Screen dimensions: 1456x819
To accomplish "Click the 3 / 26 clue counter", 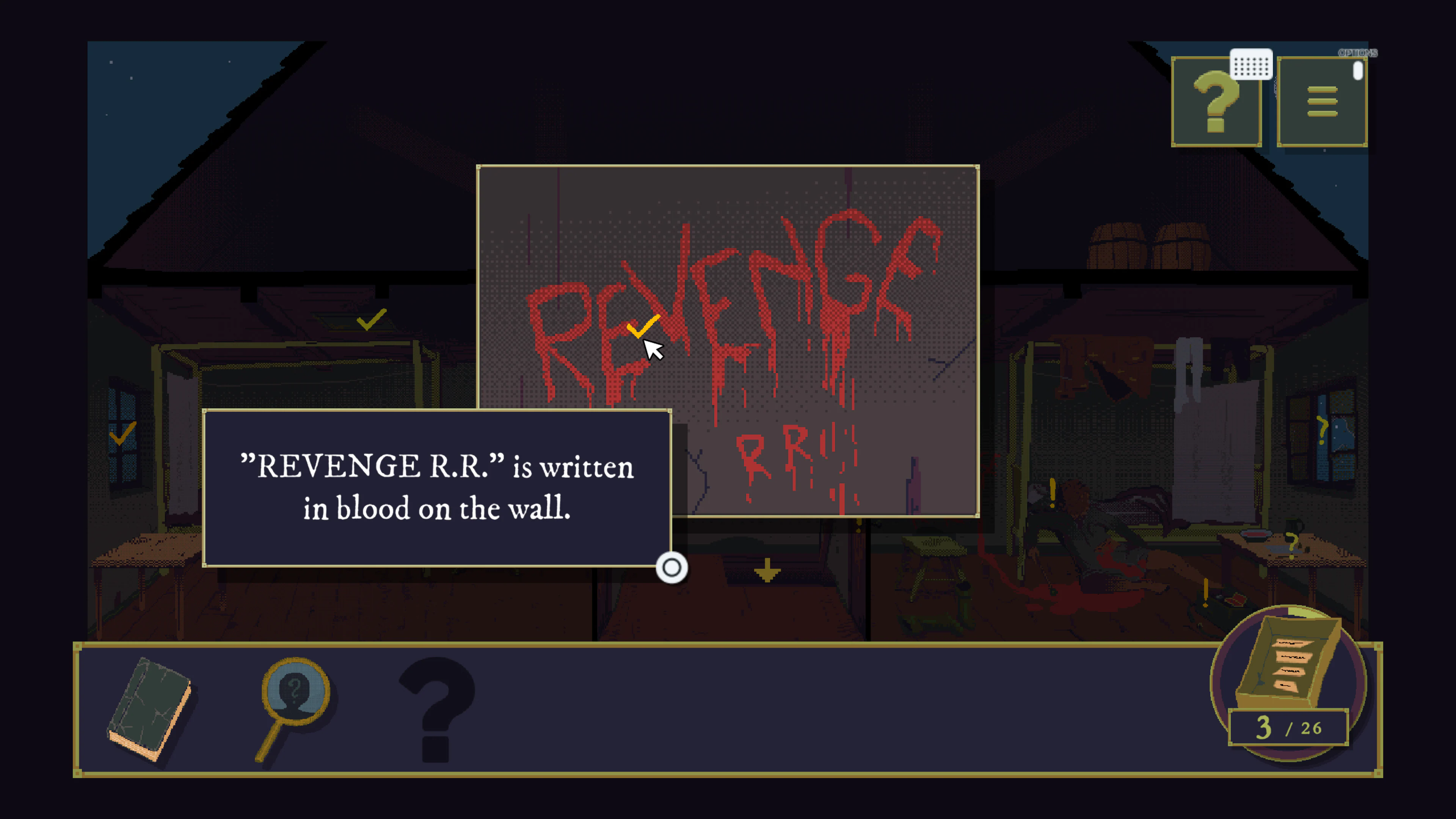I will click(1290, 728).
